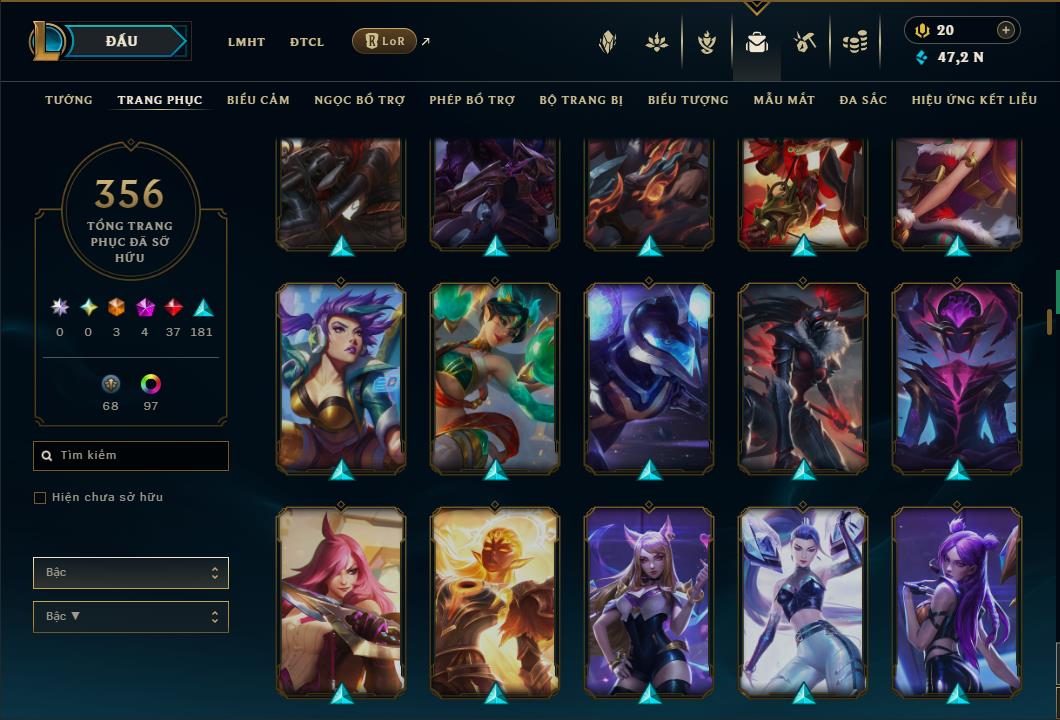
Task: Switch to the LMHT game tab
Action: (x=246, y=42)
